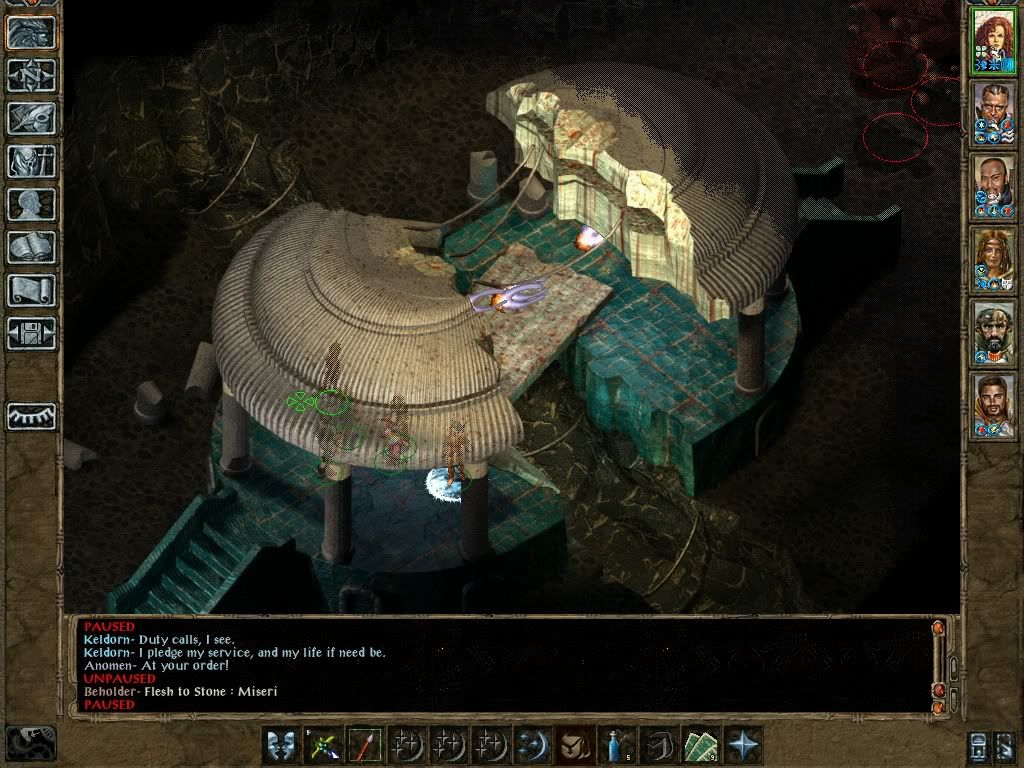Screen dimensions: 1024x768
Task: Use the green scrolls quick item
Action: pyautogui.click(x=701, y=745)
